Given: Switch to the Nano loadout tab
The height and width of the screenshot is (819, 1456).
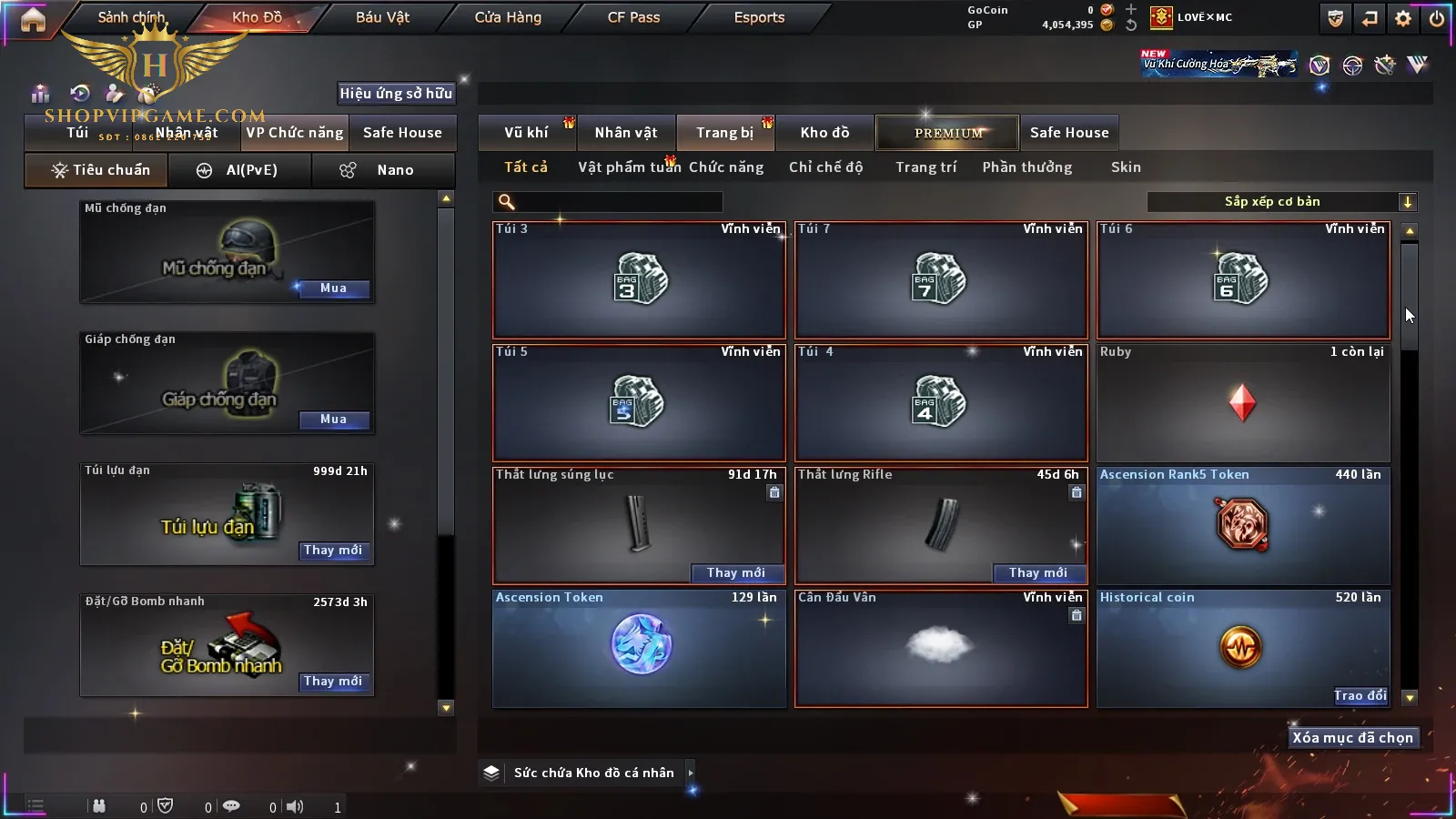Looking at the screenshot, I should 383,170.
